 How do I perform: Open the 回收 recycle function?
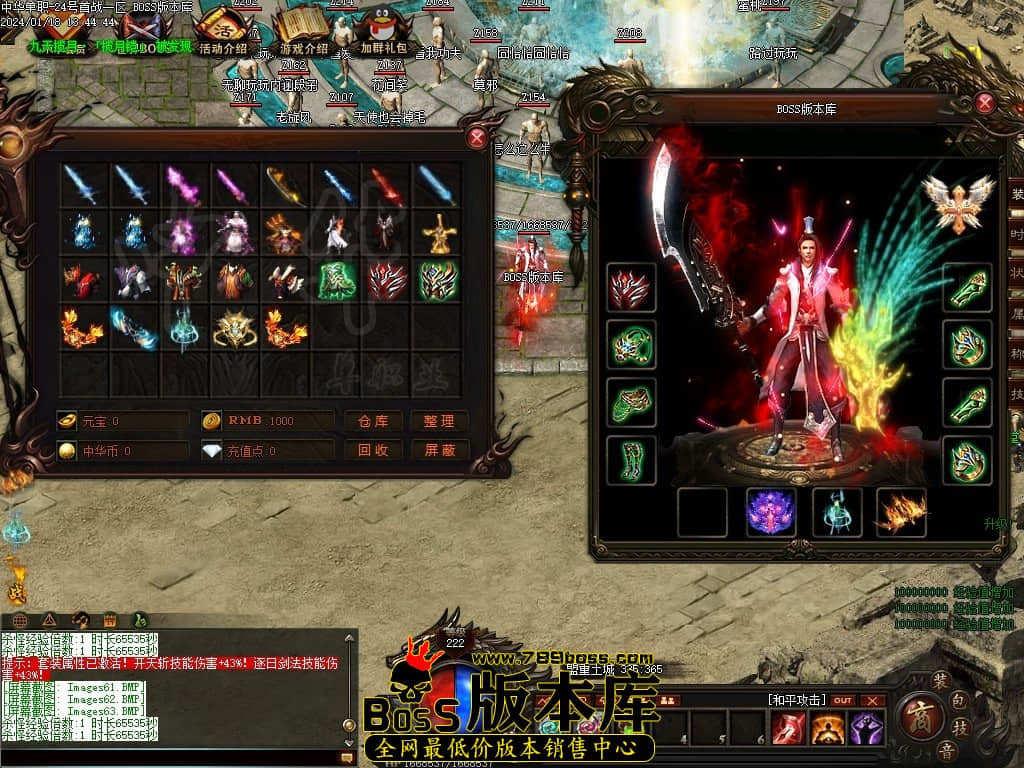(373, 450)
